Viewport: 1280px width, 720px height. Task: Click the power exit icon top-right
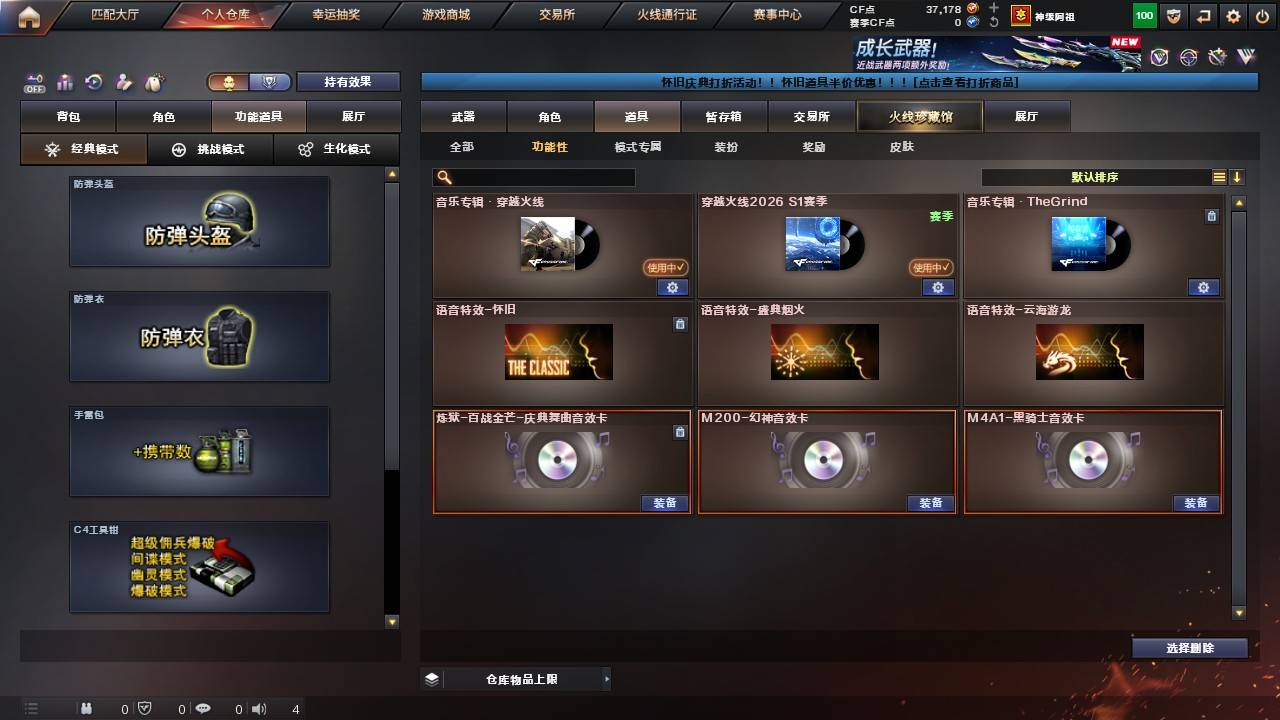click(x=1262, y=15)
